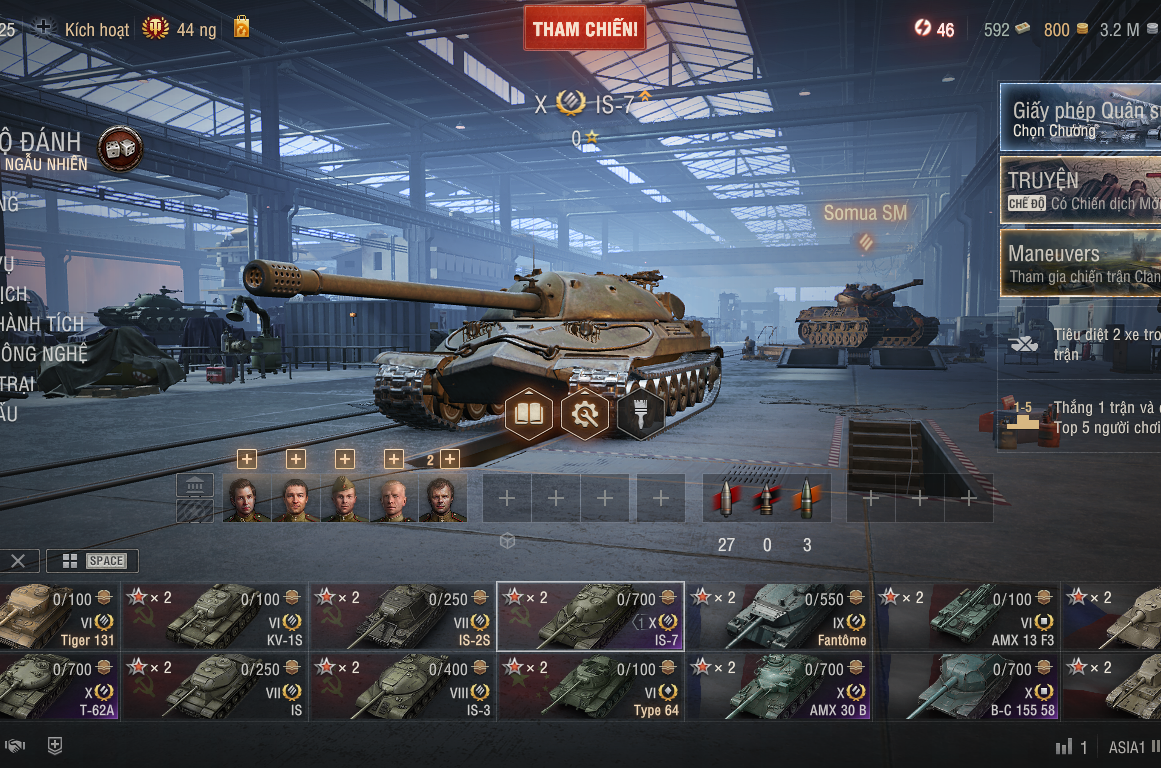Select the T-62A tank card

coord(60,687)
